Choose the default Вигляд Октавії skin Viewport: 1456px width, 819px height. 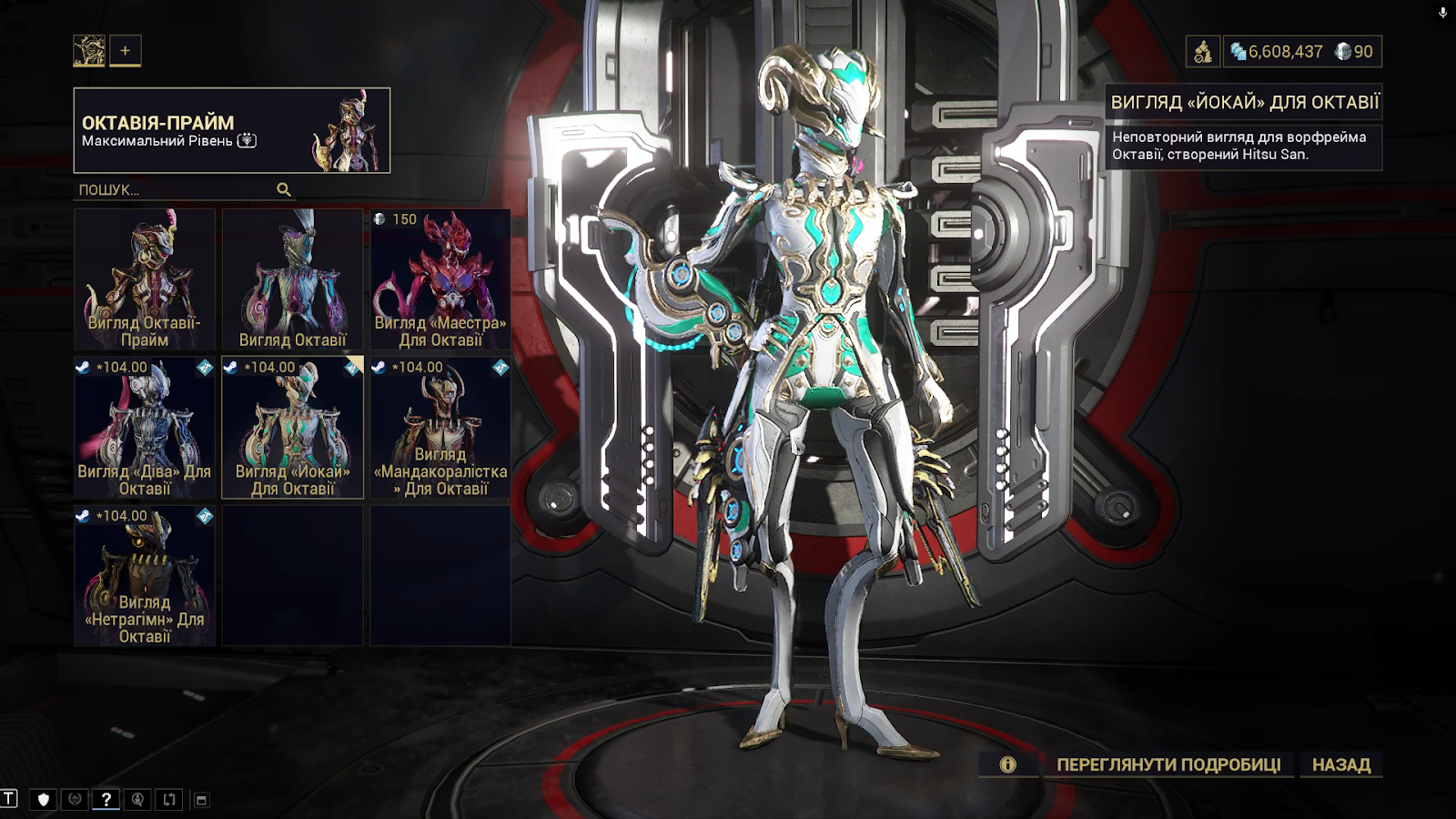[292, 279]
